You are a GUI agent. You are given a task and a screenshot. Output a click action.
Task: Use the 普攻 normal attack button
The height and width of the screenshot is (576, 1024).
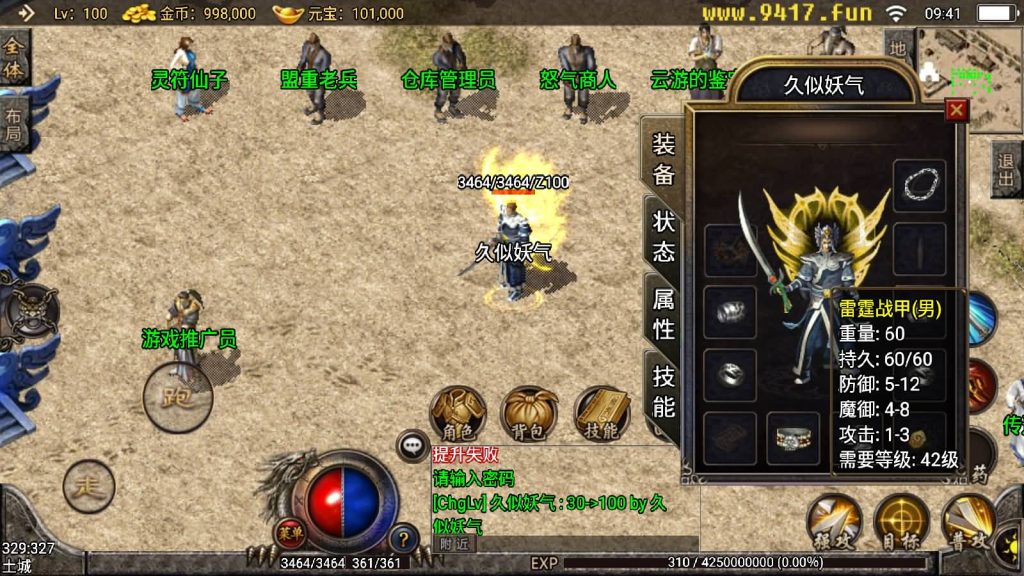[x=968, y=522]
